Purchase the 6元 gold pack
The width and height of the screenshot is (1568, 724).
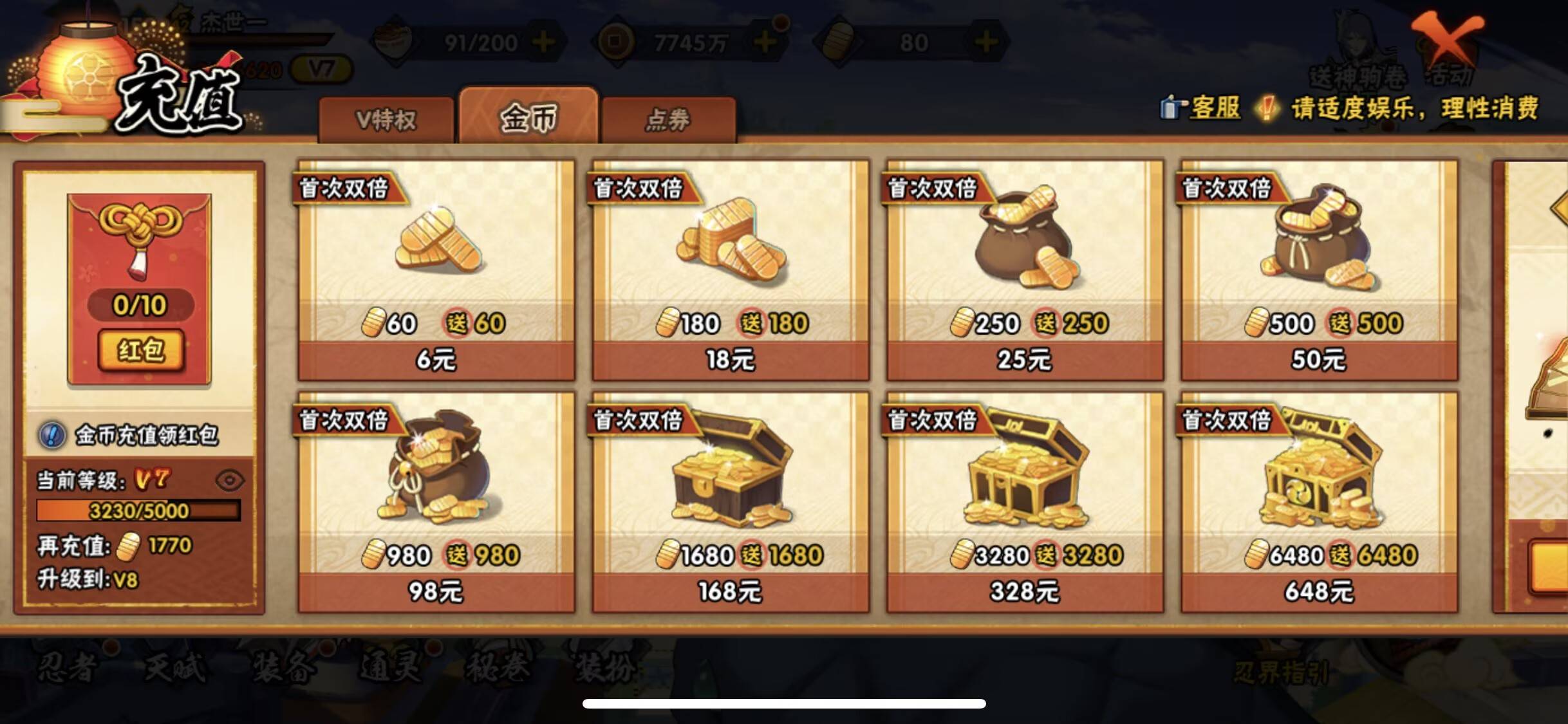point(434,360)
